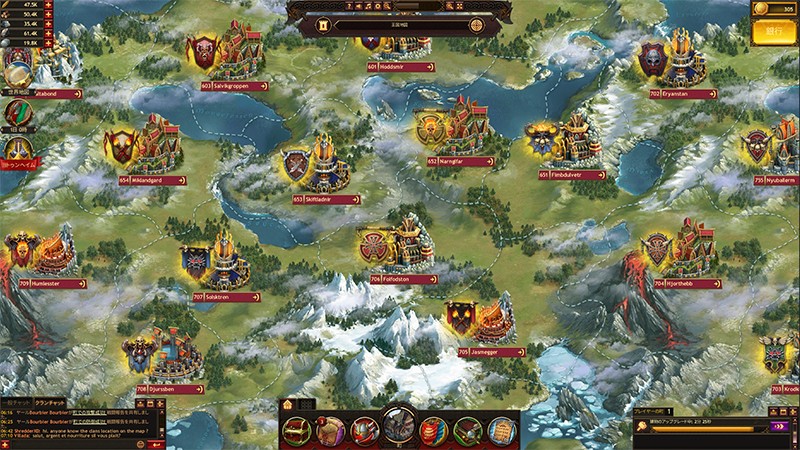The height and width of the screenshot is (450, 800).
Task: Select the kingdom label 652 Narngifar
Action: [461, 160]
